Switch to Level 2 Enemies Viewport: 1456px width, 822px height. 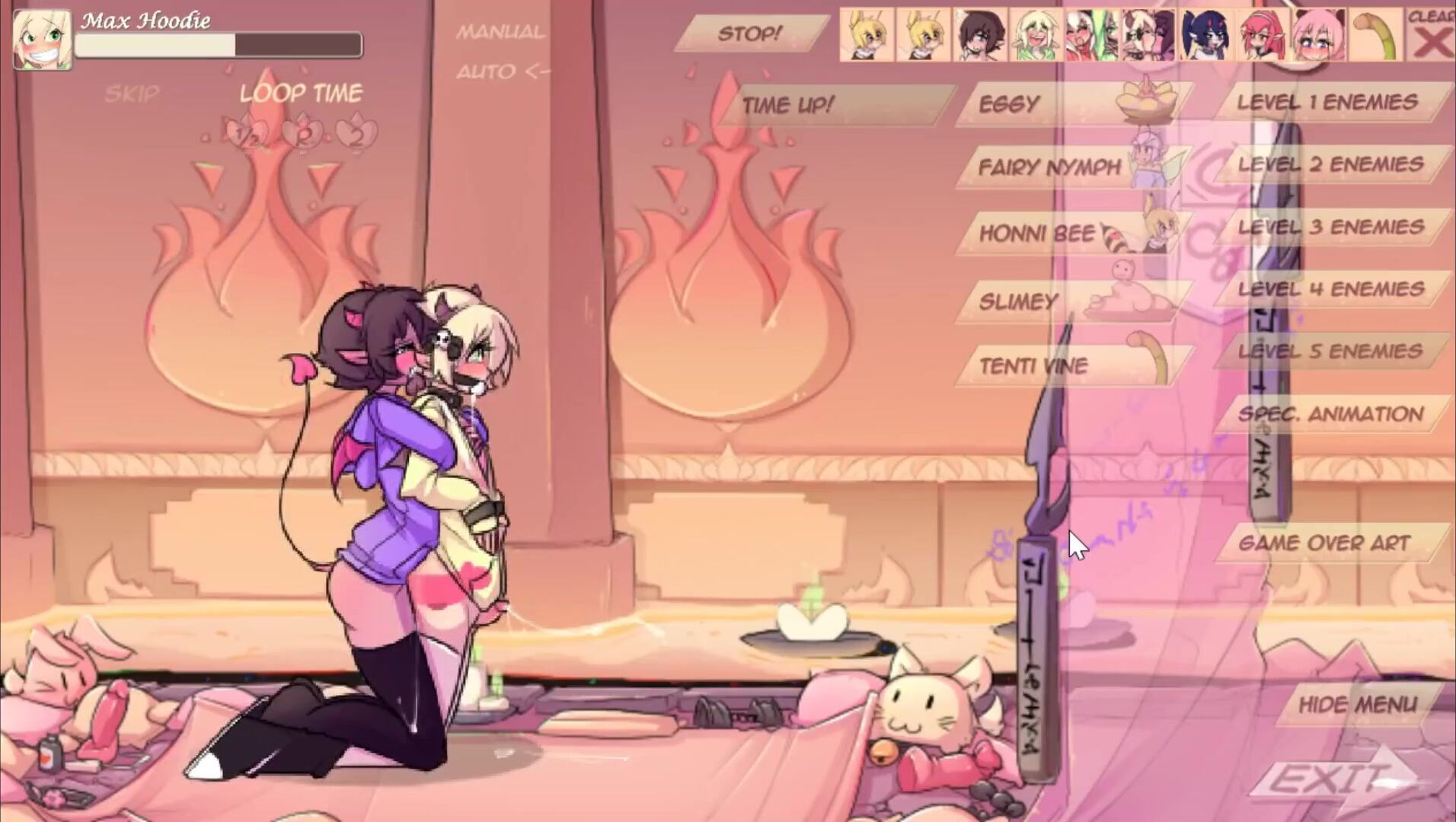pos(1330,164)
